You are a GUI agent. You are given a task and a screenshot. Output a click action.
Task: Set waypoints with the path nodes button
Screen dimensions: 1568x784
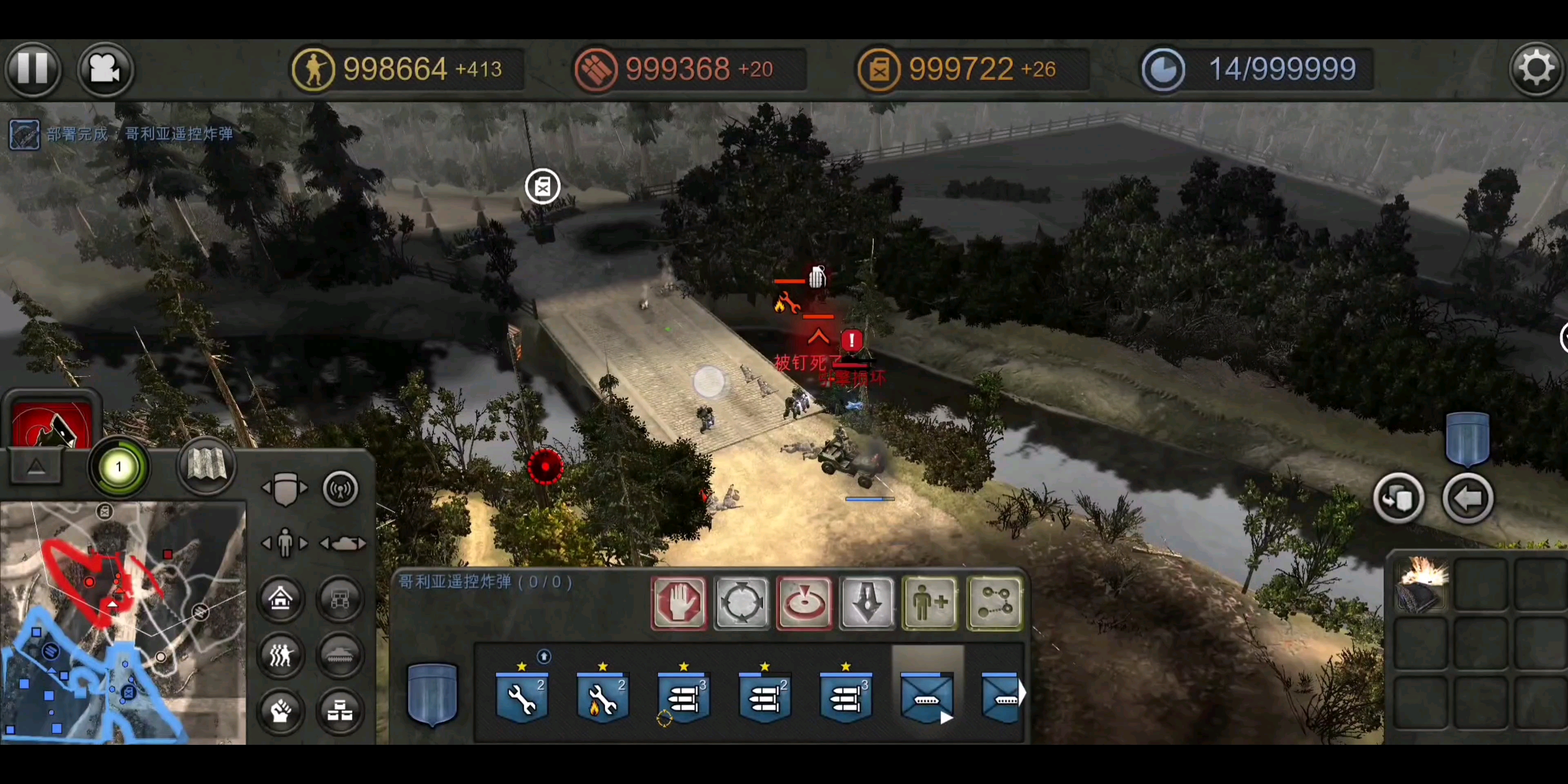click(x=994, y=603)
